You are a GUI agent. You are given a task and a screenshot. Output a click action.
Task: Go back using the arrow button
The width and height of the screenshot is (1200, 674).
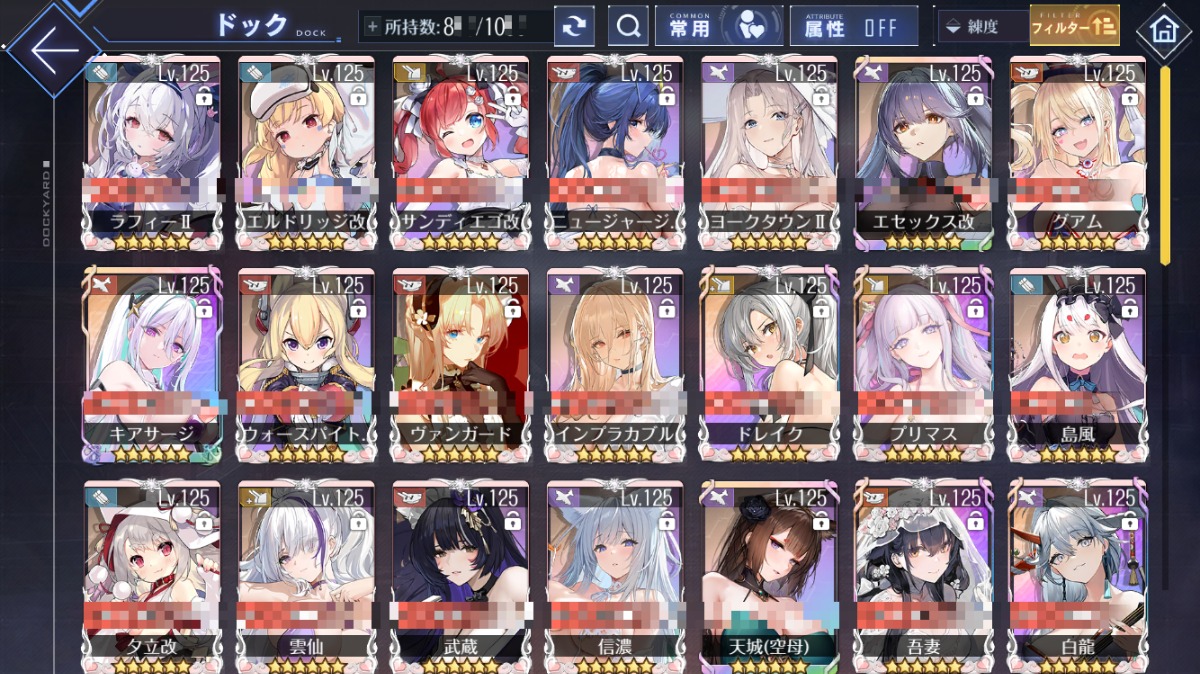point(52,49)
